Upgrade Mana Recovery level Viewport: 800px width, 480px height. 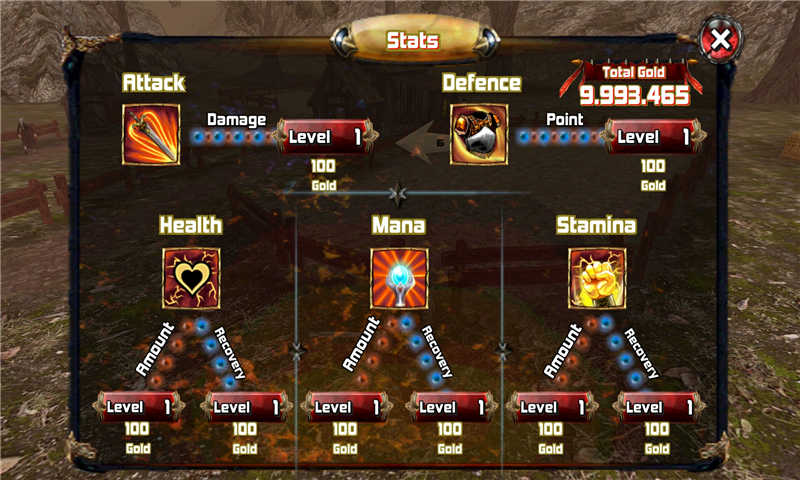point(450,407)
